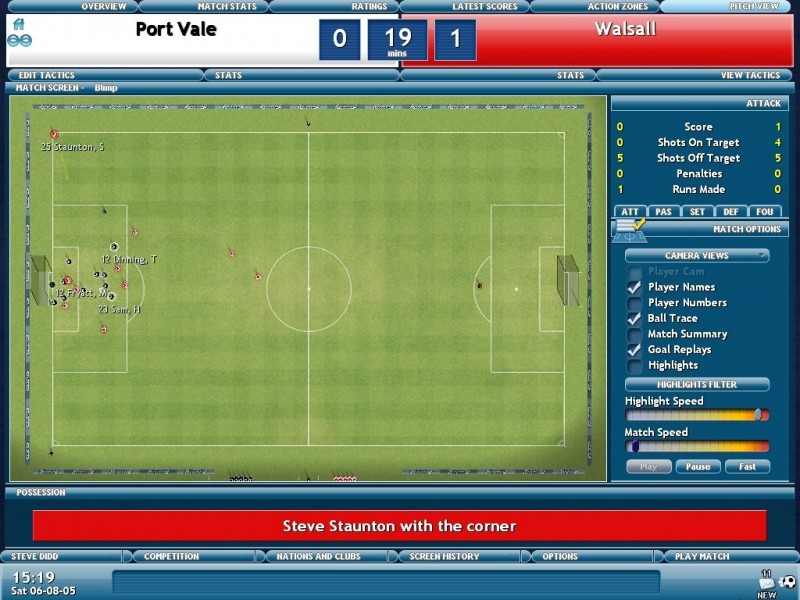This screenshot has width=800, height=600.
Task: Select the PAS stats tab
Action: point(662,211)
